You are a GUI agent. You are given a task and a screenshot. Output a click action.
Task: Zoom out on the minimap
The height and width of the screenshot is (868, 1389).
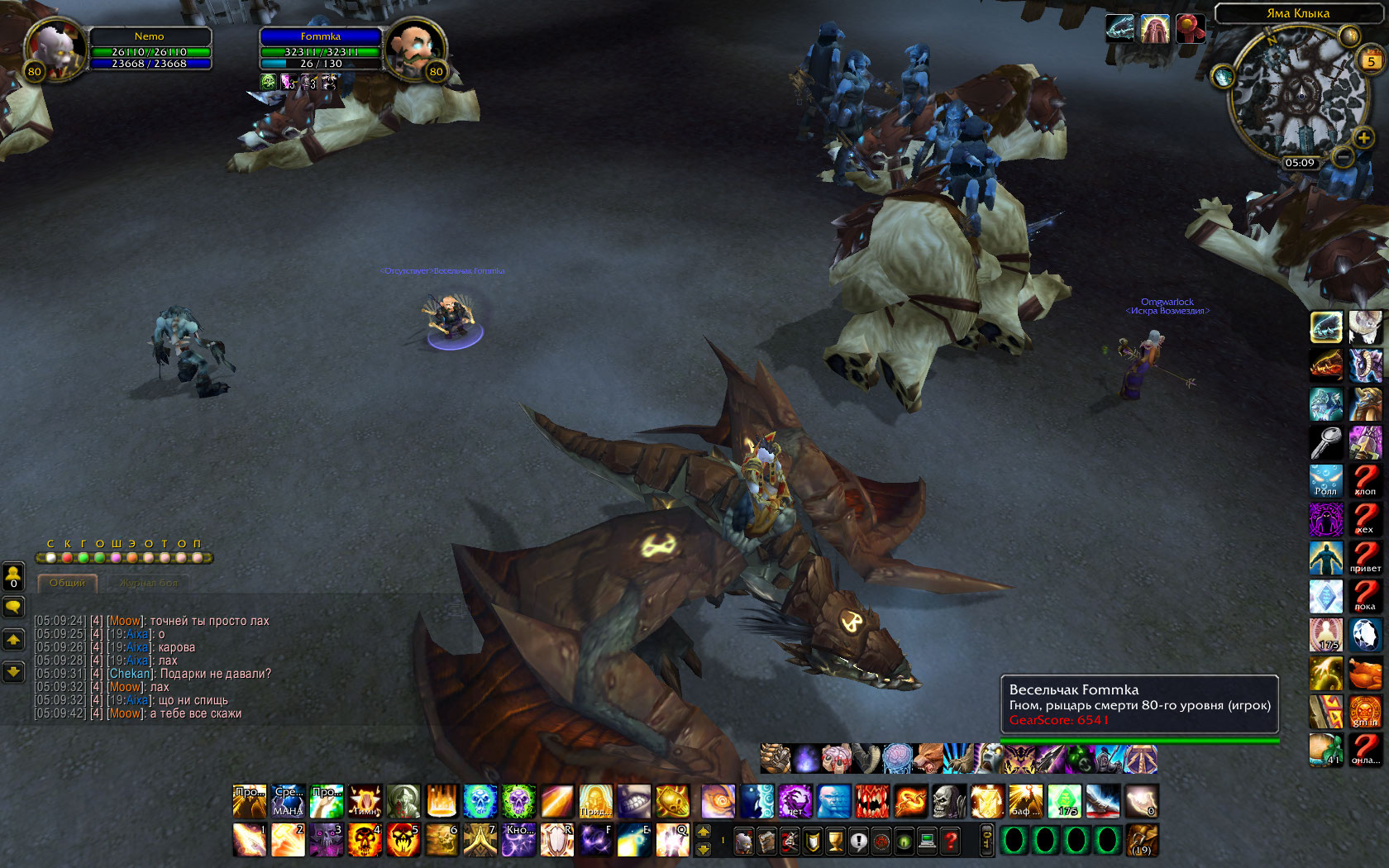coord(1344,157)
